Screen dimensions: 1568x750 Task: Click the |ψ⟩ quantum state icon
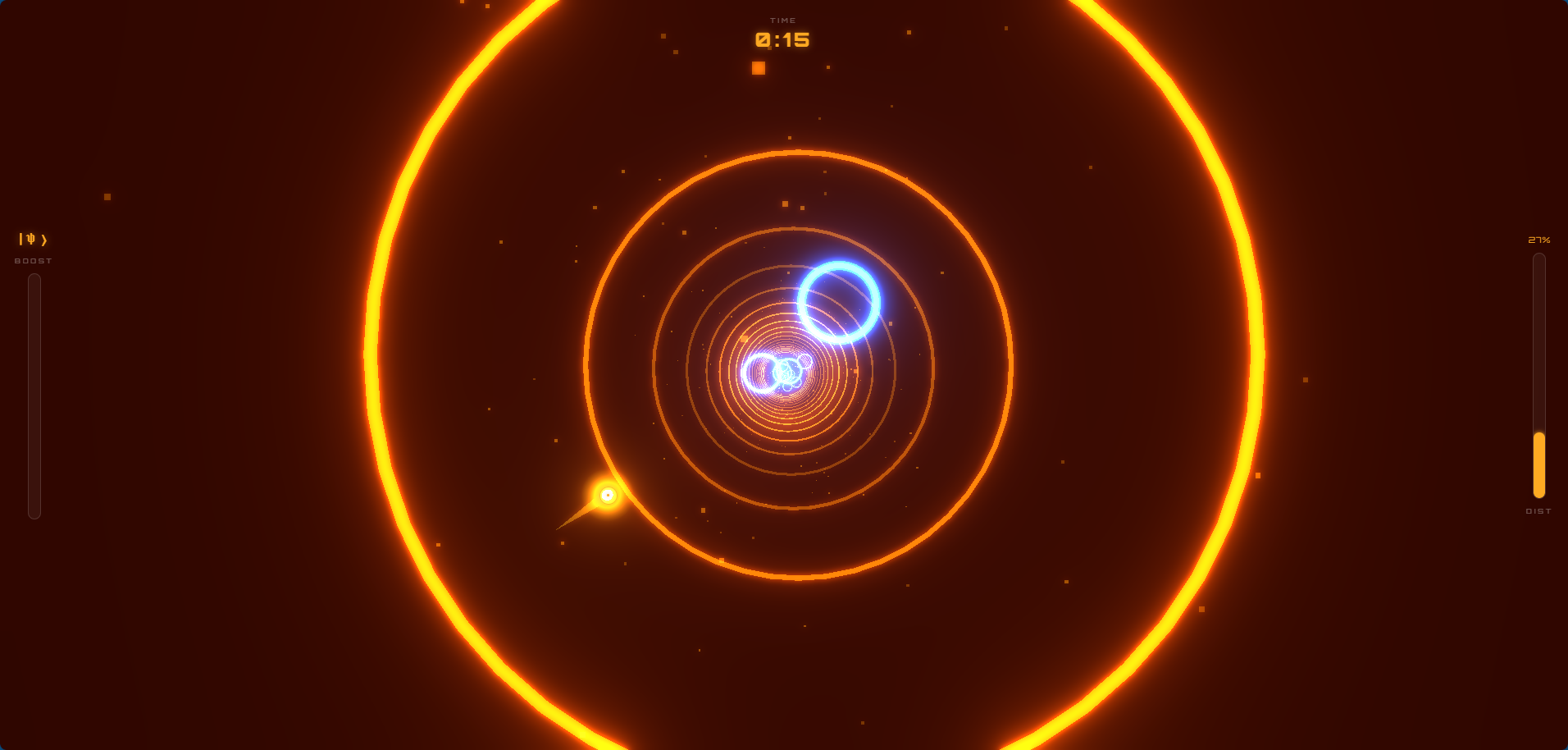click(33, 238)
